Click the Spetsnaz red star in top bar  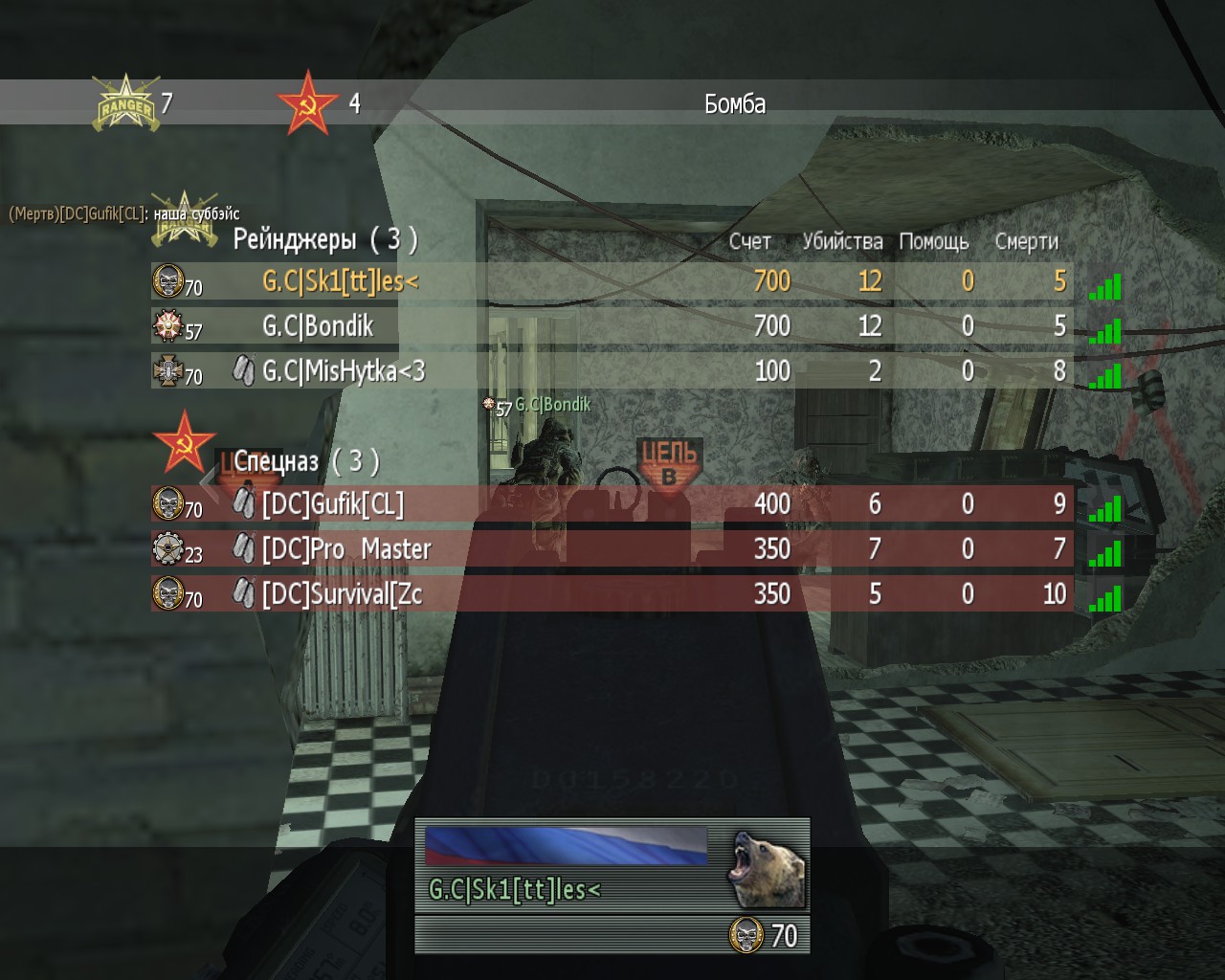pyautogui.click(x=307, y=103)
